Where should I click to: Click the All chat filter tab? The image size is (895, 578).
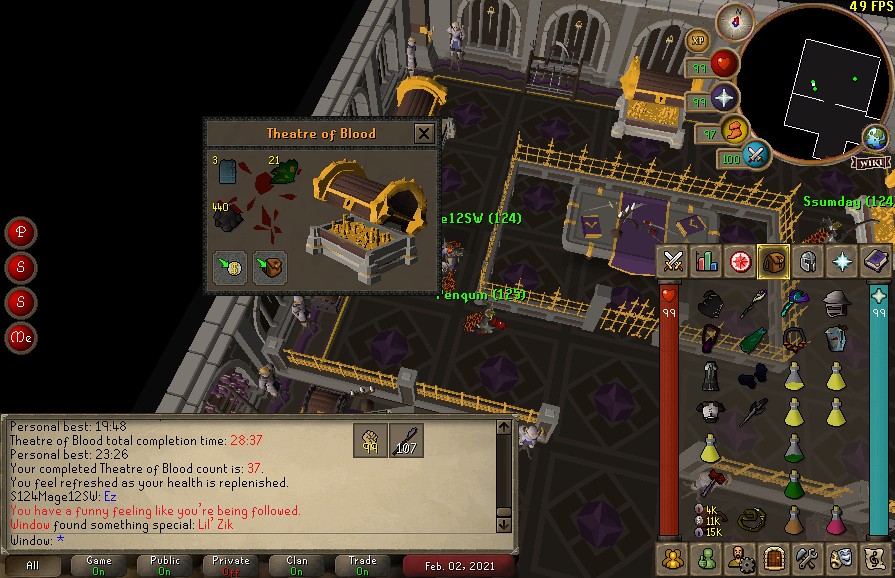[x=33, y=565]
